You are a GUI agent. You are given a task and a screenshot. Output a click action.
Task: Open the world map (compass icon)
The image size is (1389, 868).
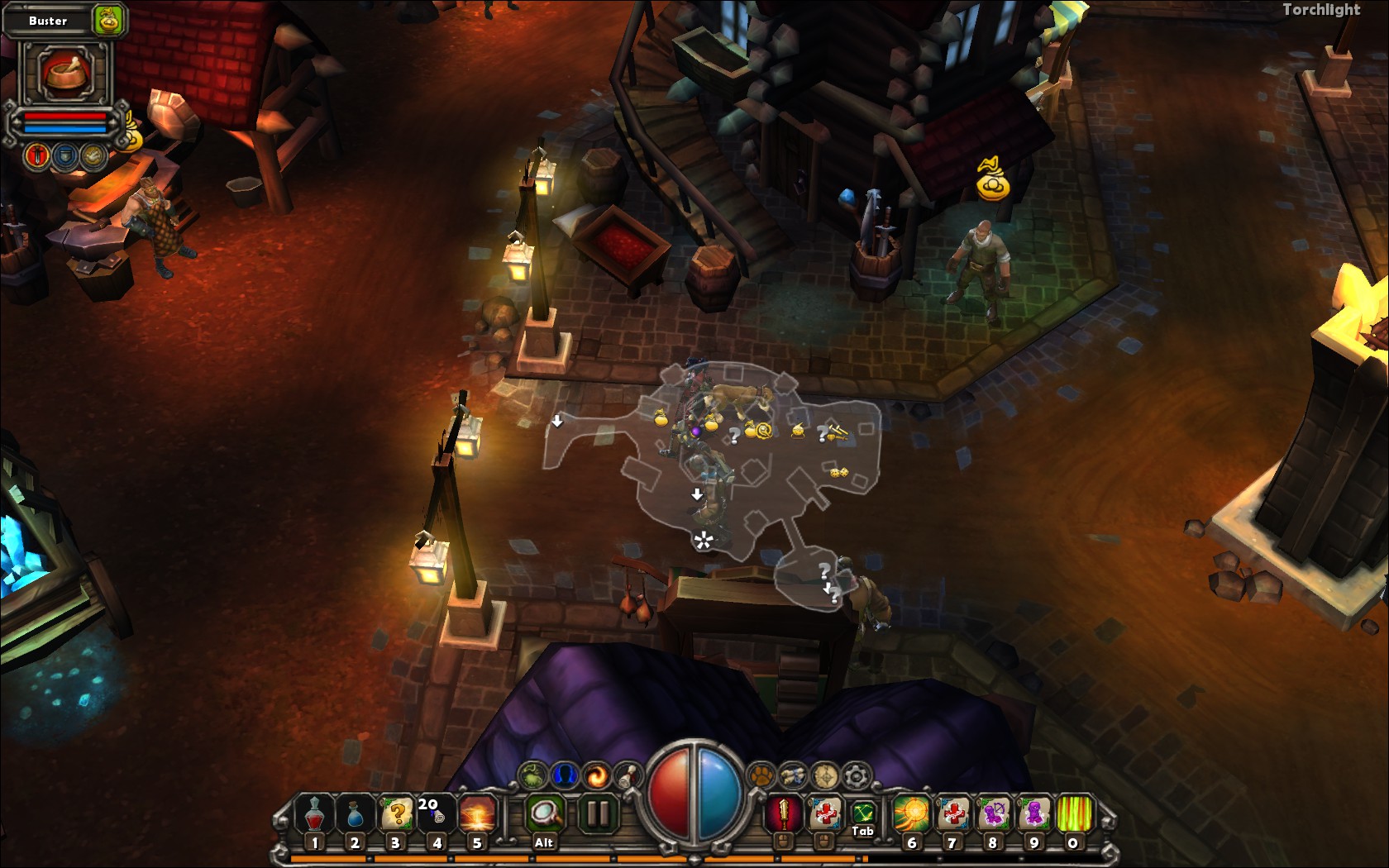coord(826,775)
